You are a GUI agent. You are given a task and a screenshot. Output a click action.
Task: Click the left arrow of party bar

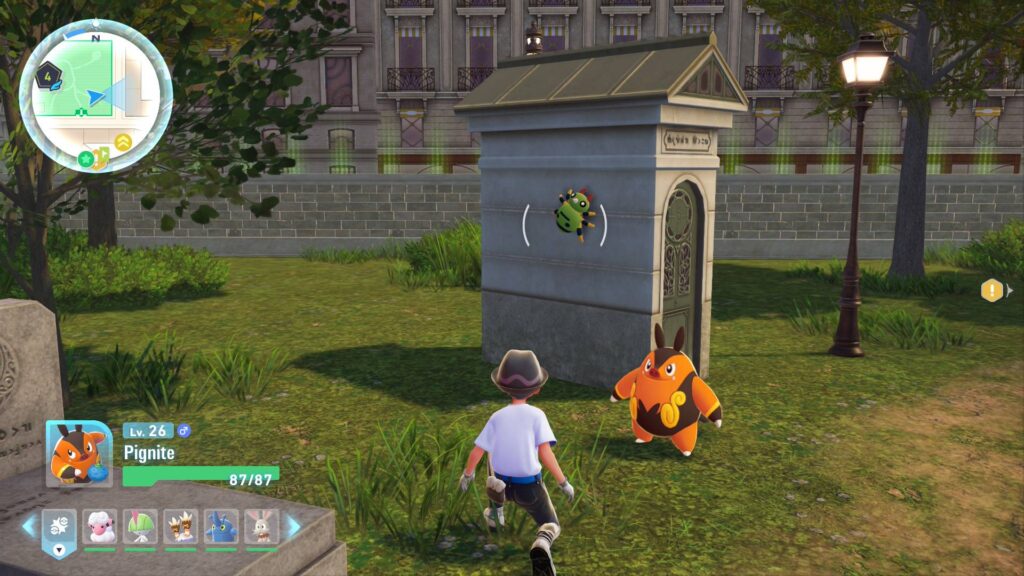point(28,526)
